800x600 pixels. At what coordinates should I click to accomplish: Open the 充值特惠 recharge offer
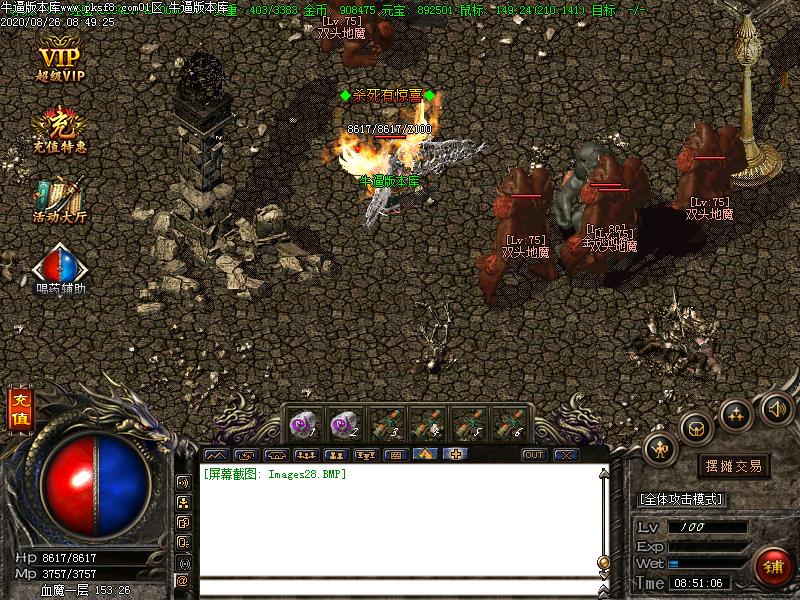pyautogui.click(x=60, y=128)
